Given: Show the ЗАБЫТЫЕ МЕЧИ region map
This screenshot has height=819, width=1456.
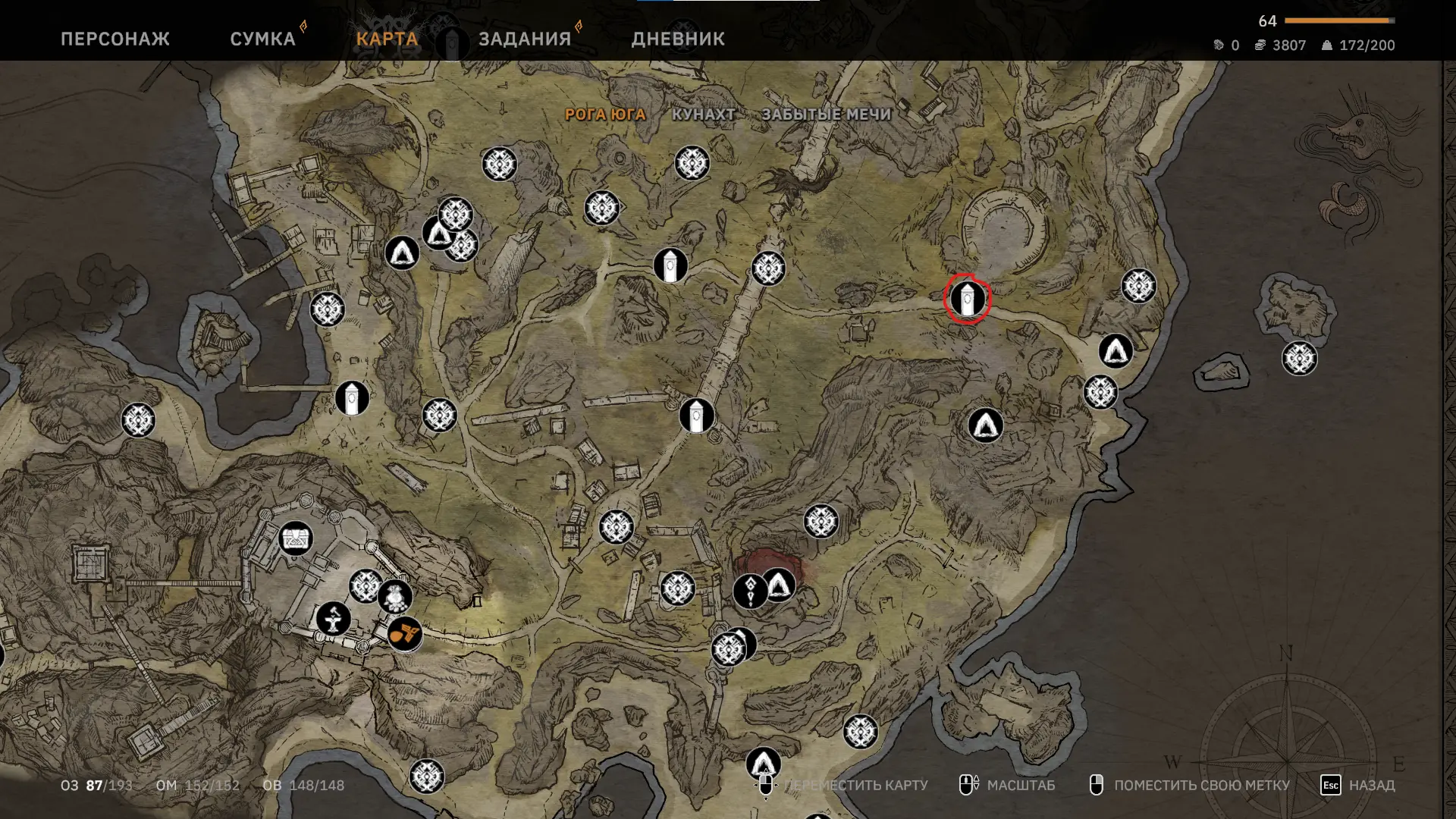Looking at the screenshot, I should pos(826,115).
